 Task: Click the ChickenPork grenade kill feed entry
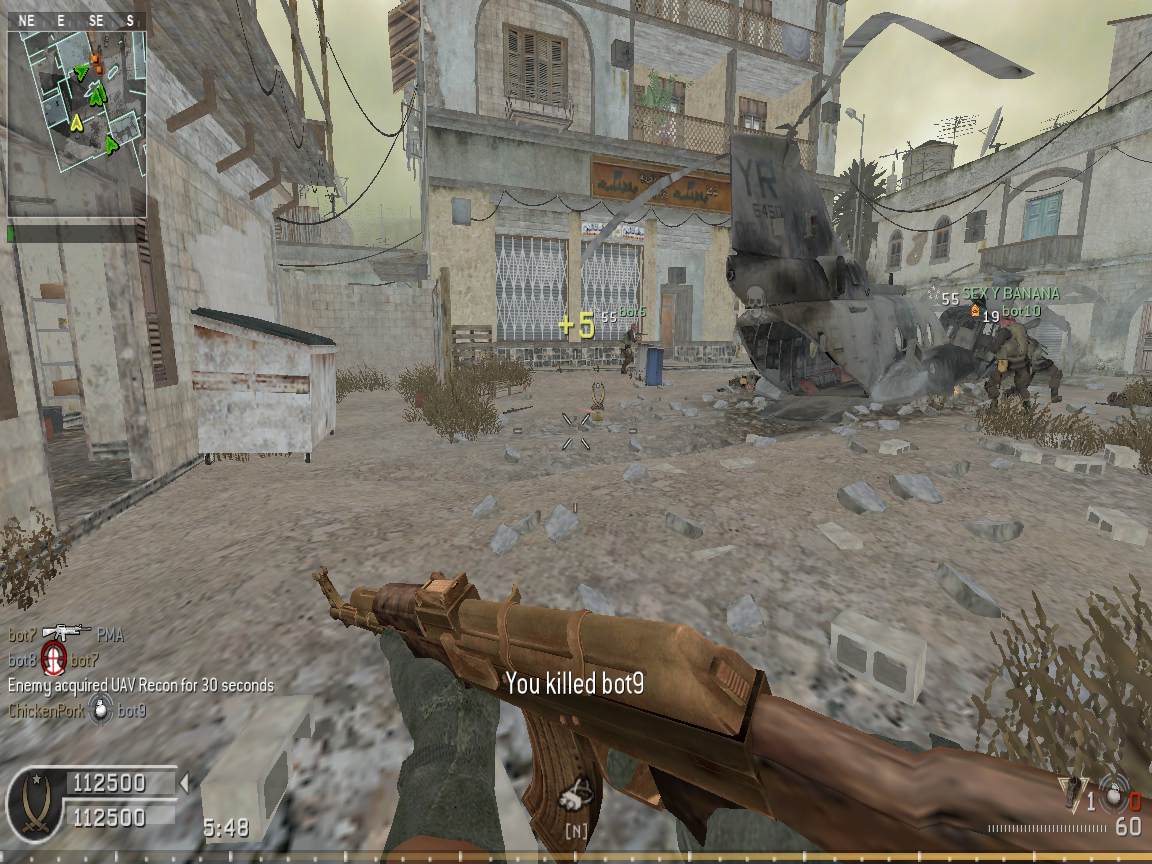[x=78, y=711]
